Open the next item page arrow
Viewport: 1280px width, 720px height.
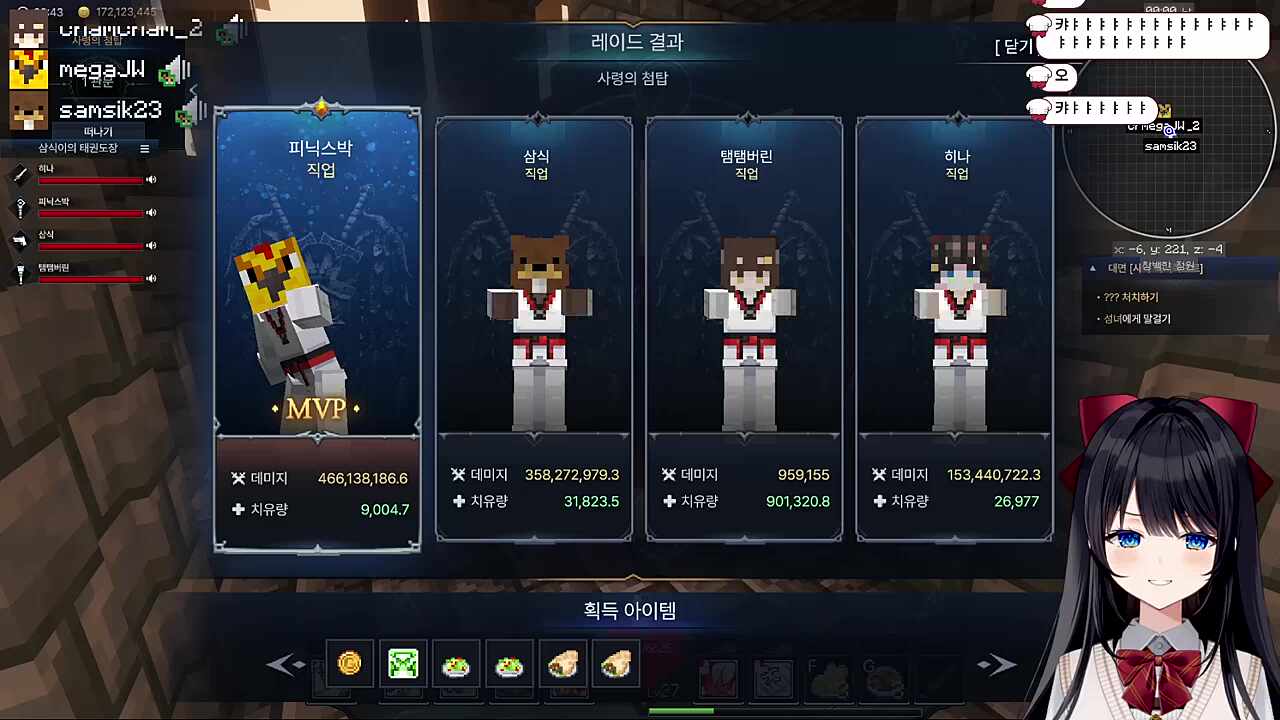[997, 664]
